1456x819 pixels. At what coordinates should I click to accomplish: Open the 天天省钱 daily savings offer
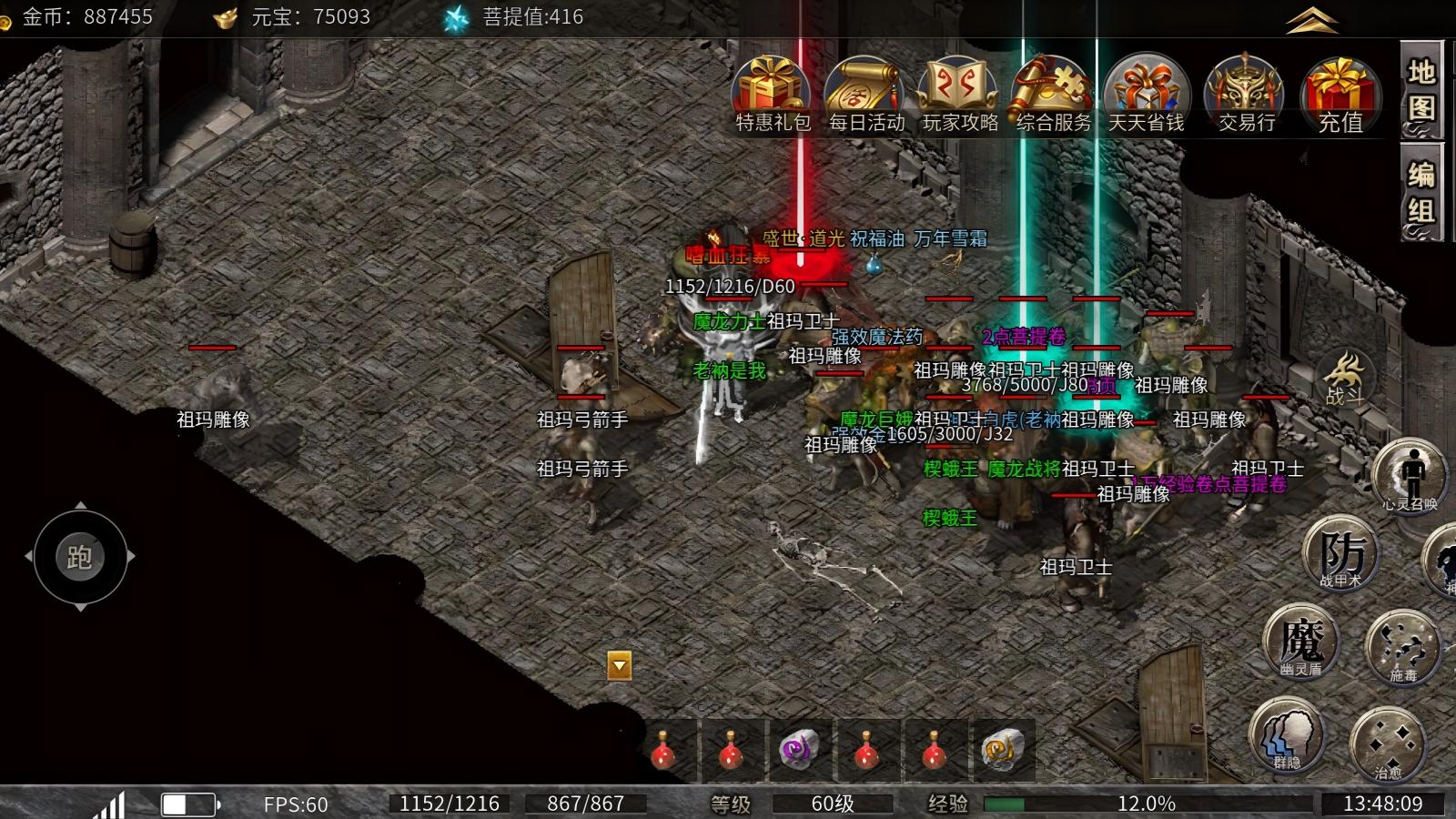[x=1147, y=91]
